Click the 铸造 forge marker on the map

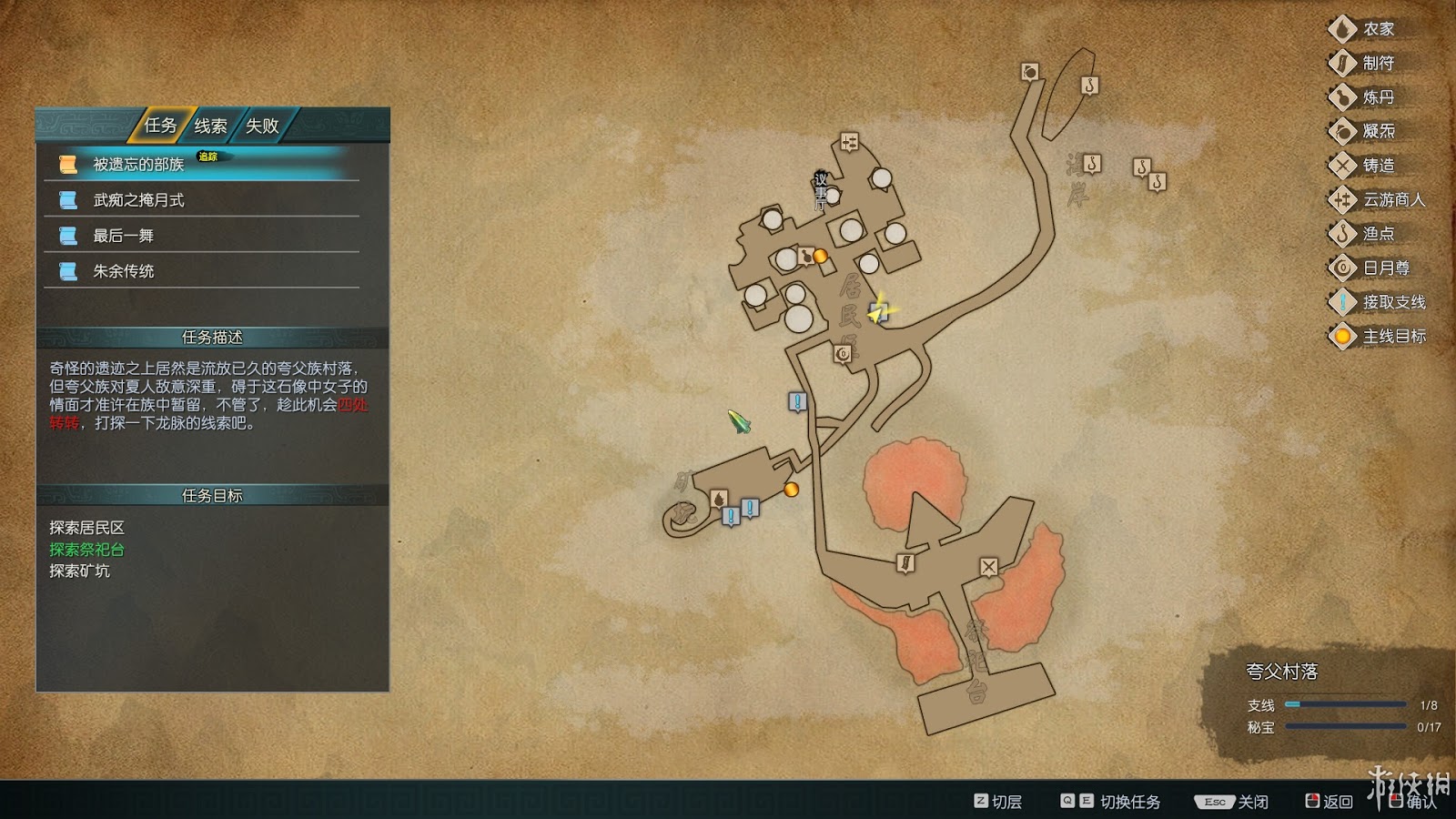pos(989,567)
